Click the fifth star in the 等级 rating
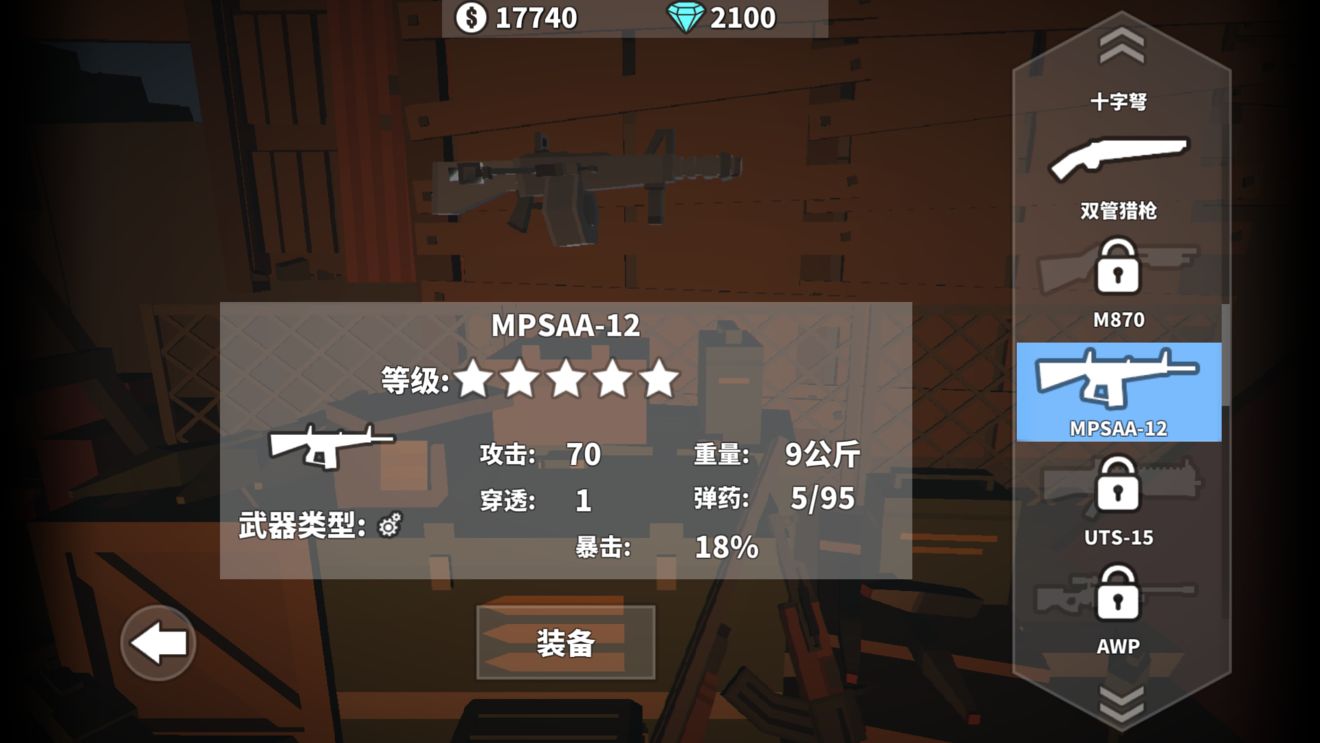The height and width of the screenshot is (743, 1320). click(661, 381)
